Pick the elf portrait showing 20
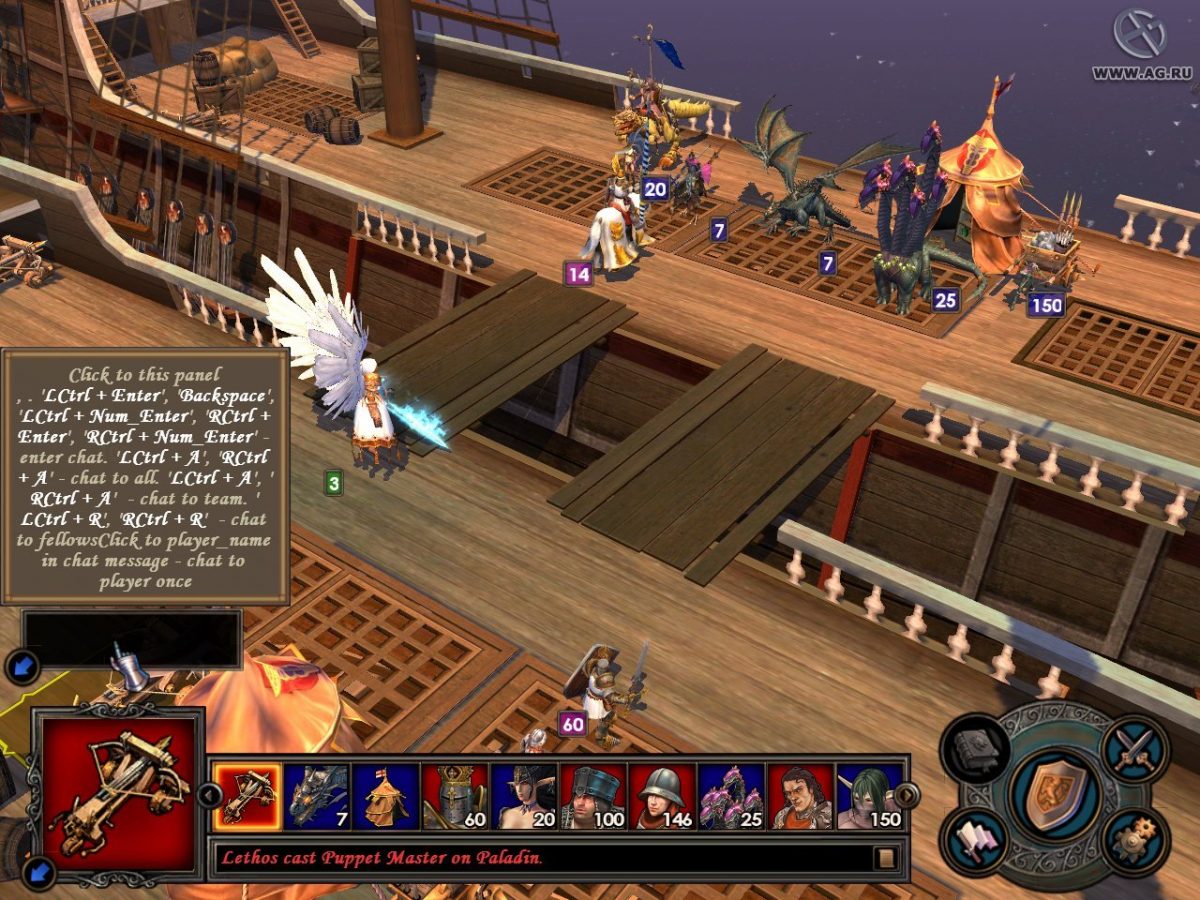The height and width of the screenshot is (900, 1200). 524,796
